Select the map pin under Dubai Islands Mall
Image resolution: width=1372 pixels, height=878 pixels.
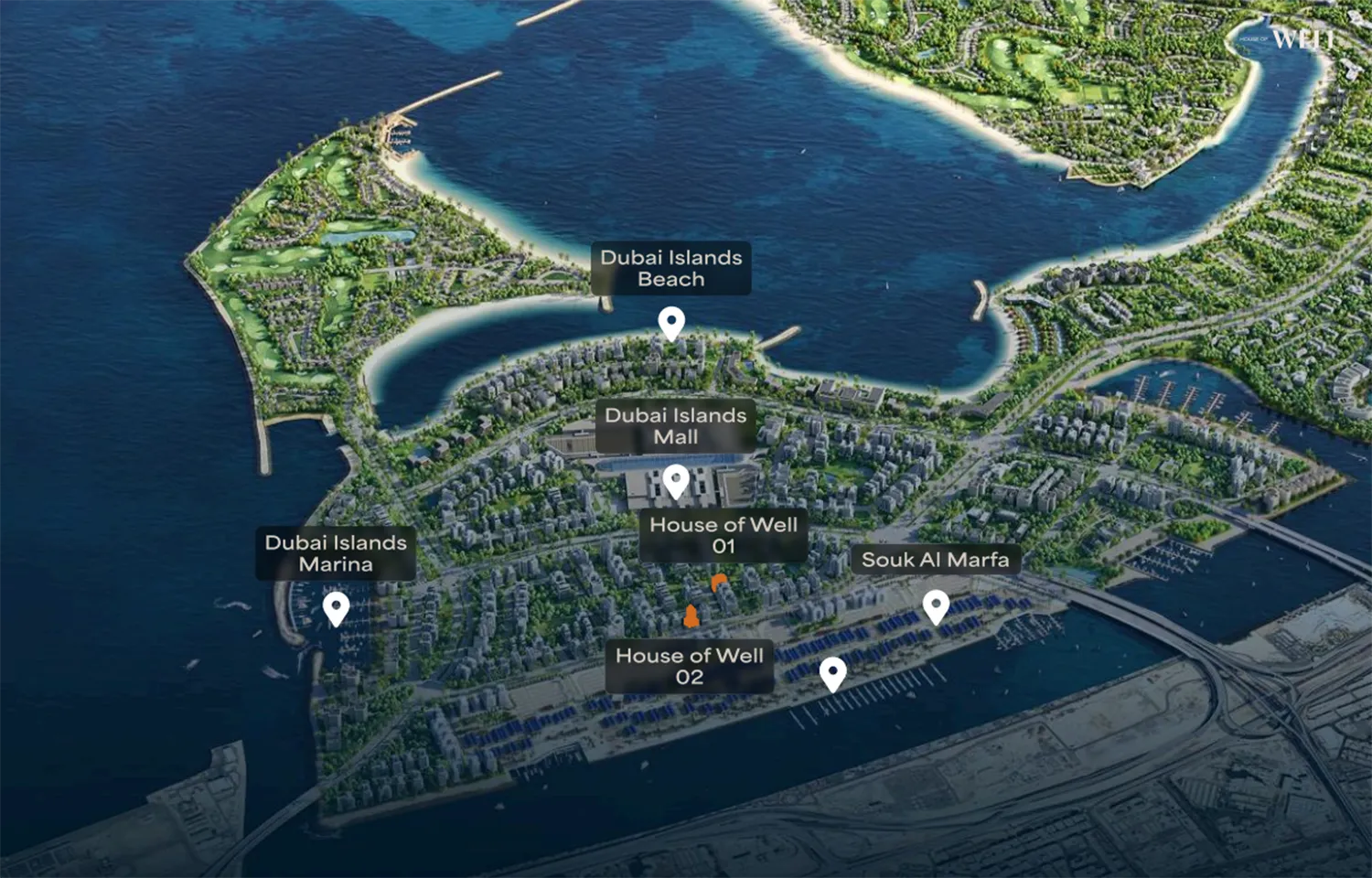tap(676, 479)
